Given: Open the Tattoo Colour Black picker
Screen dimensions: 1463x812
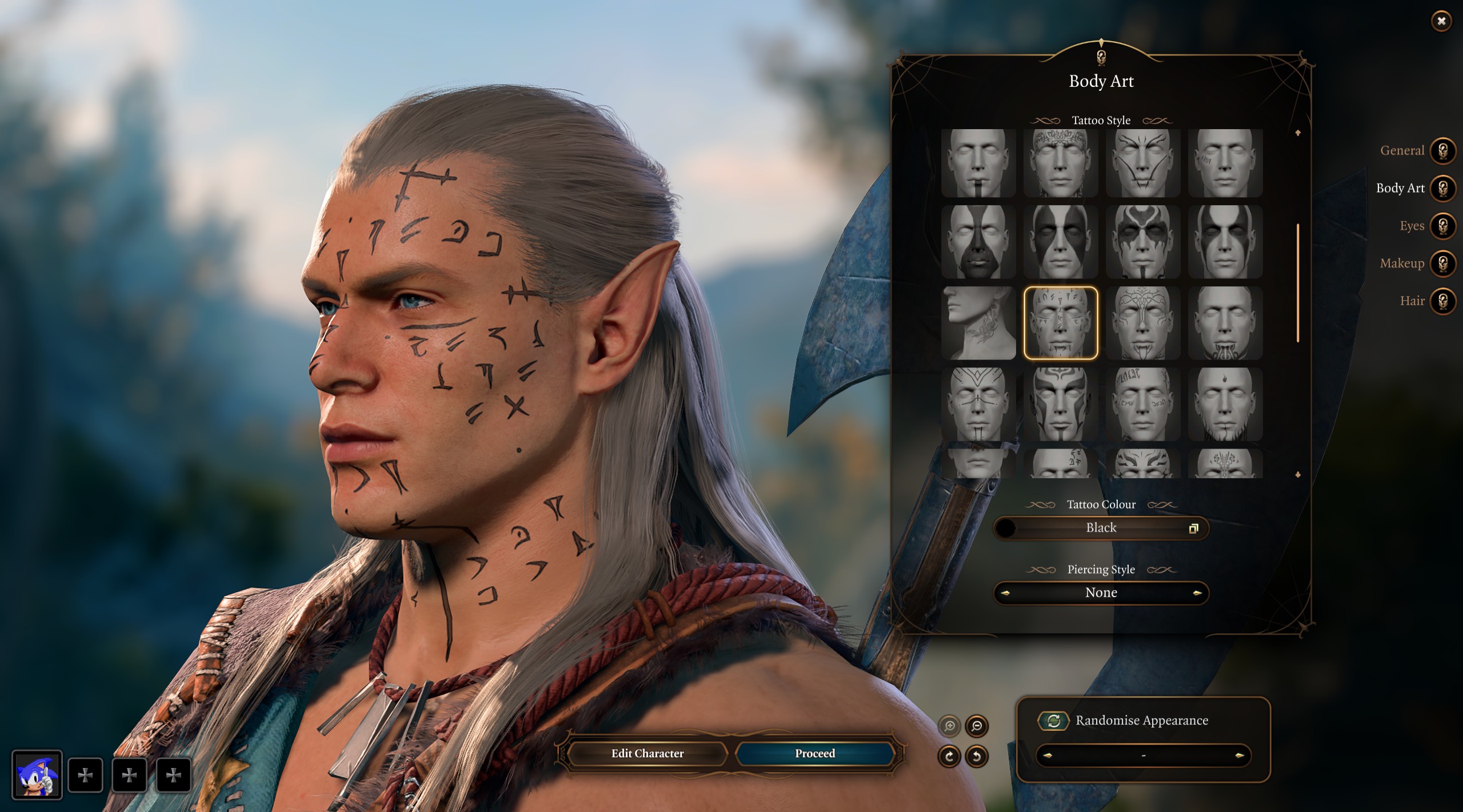Looking at the screenshot, I should click(x=1101, y=528).
